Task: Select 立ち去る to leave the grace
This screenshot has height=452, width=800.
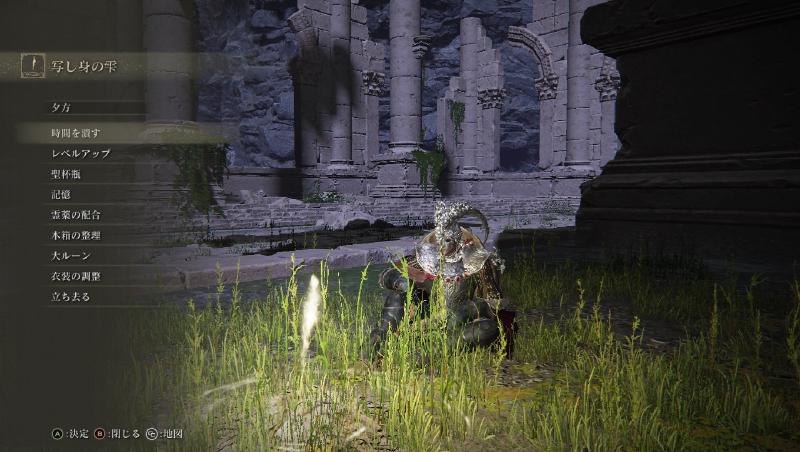Action: point(70,297)
